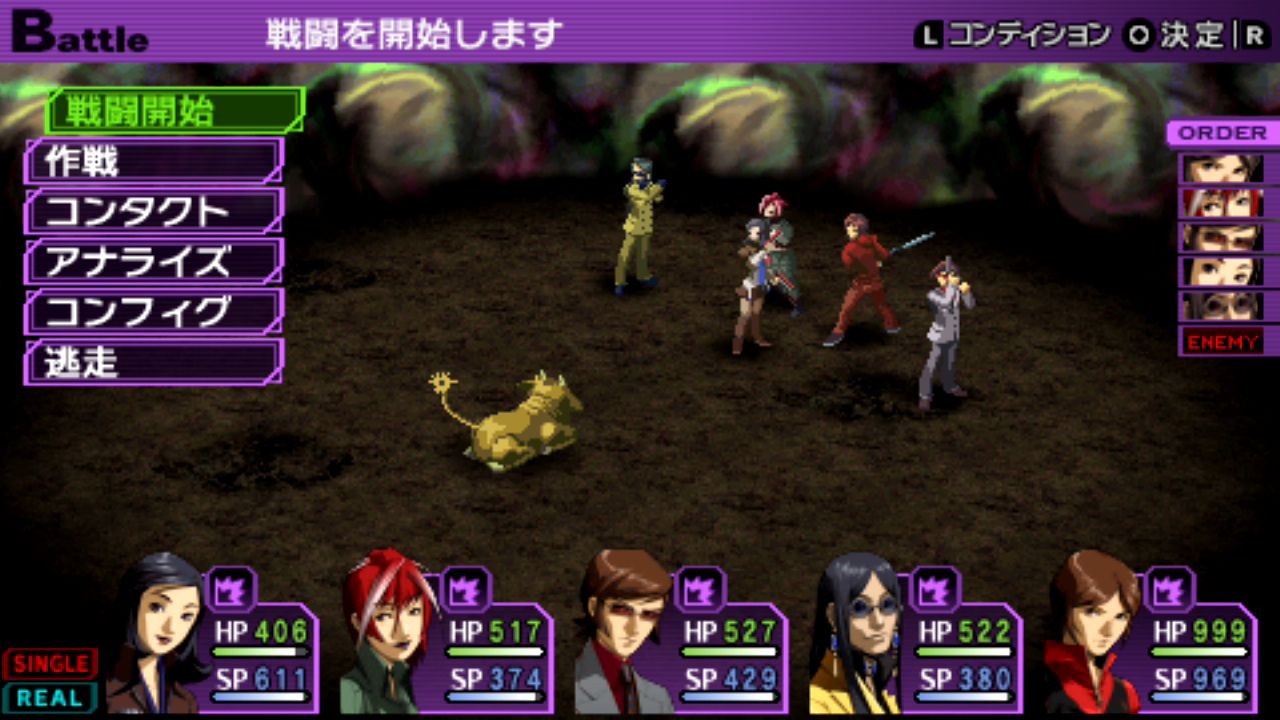Select the red-haired portrait in the ORDER list

[x=1222, y=202]
